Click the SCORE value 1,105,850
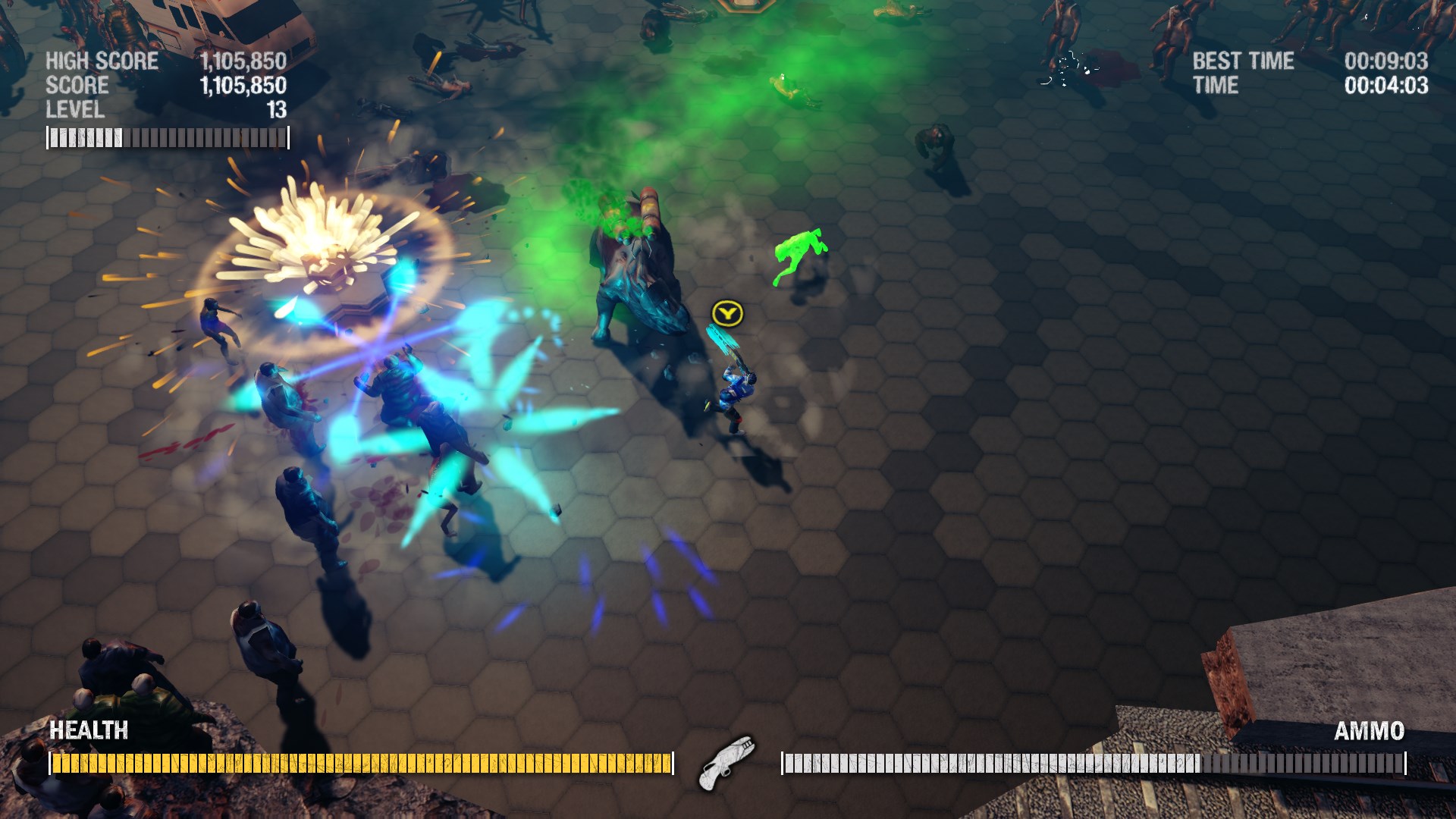1456x819 pixels. pyautogui.click(x=243, y=86)
